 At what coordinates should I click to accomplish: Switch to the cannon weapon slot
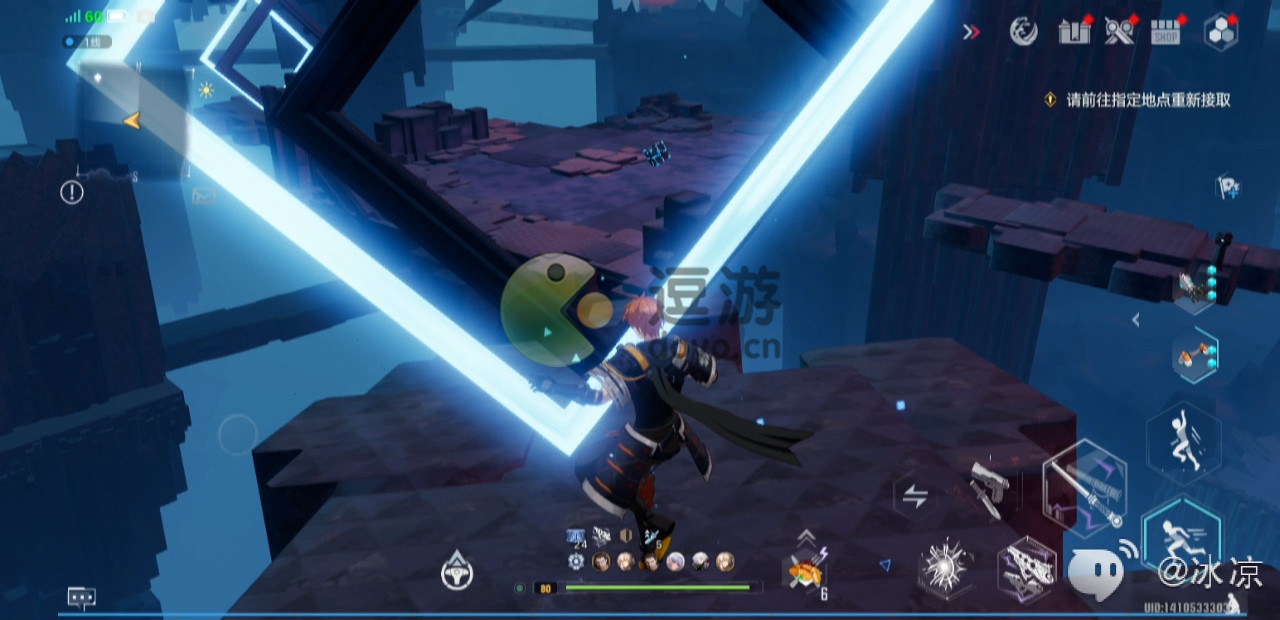click(1027, 573)
